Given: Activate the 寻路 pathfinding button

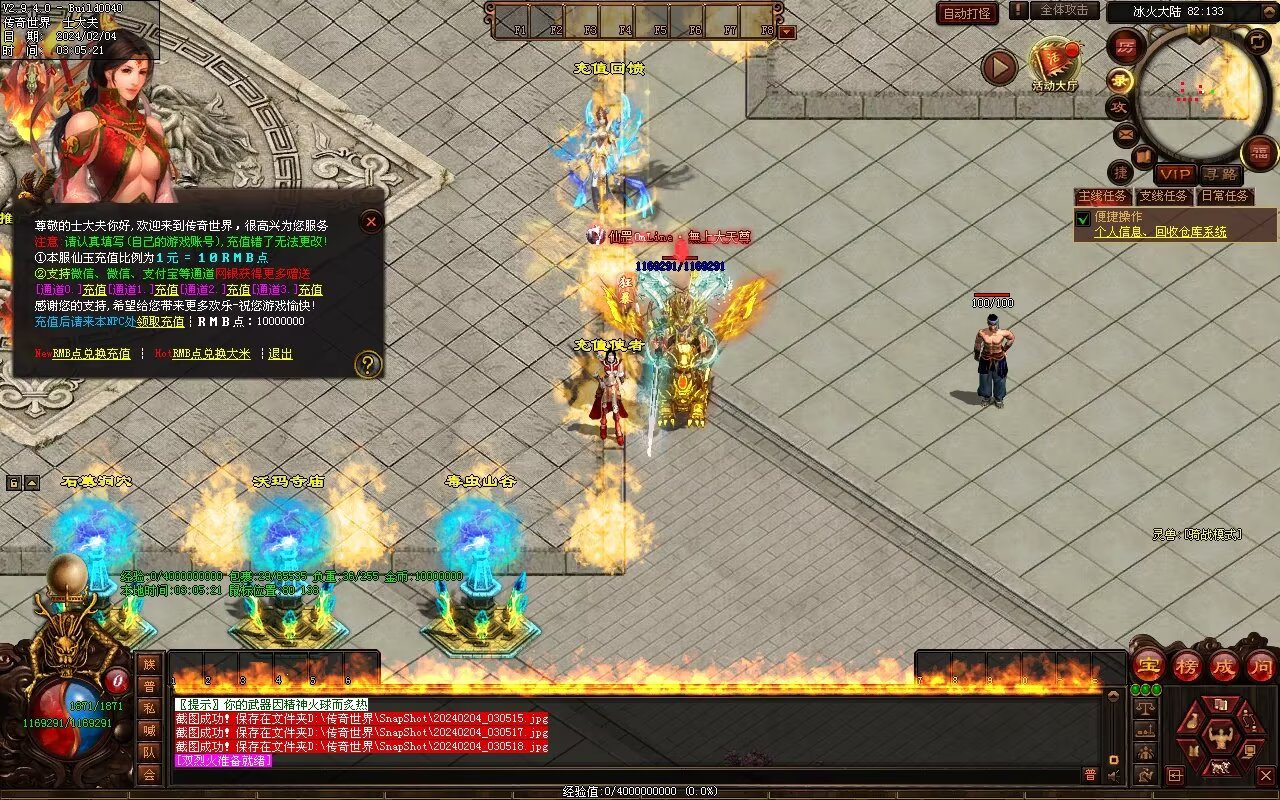Looking at the screenshot, I should [1219, 174].
